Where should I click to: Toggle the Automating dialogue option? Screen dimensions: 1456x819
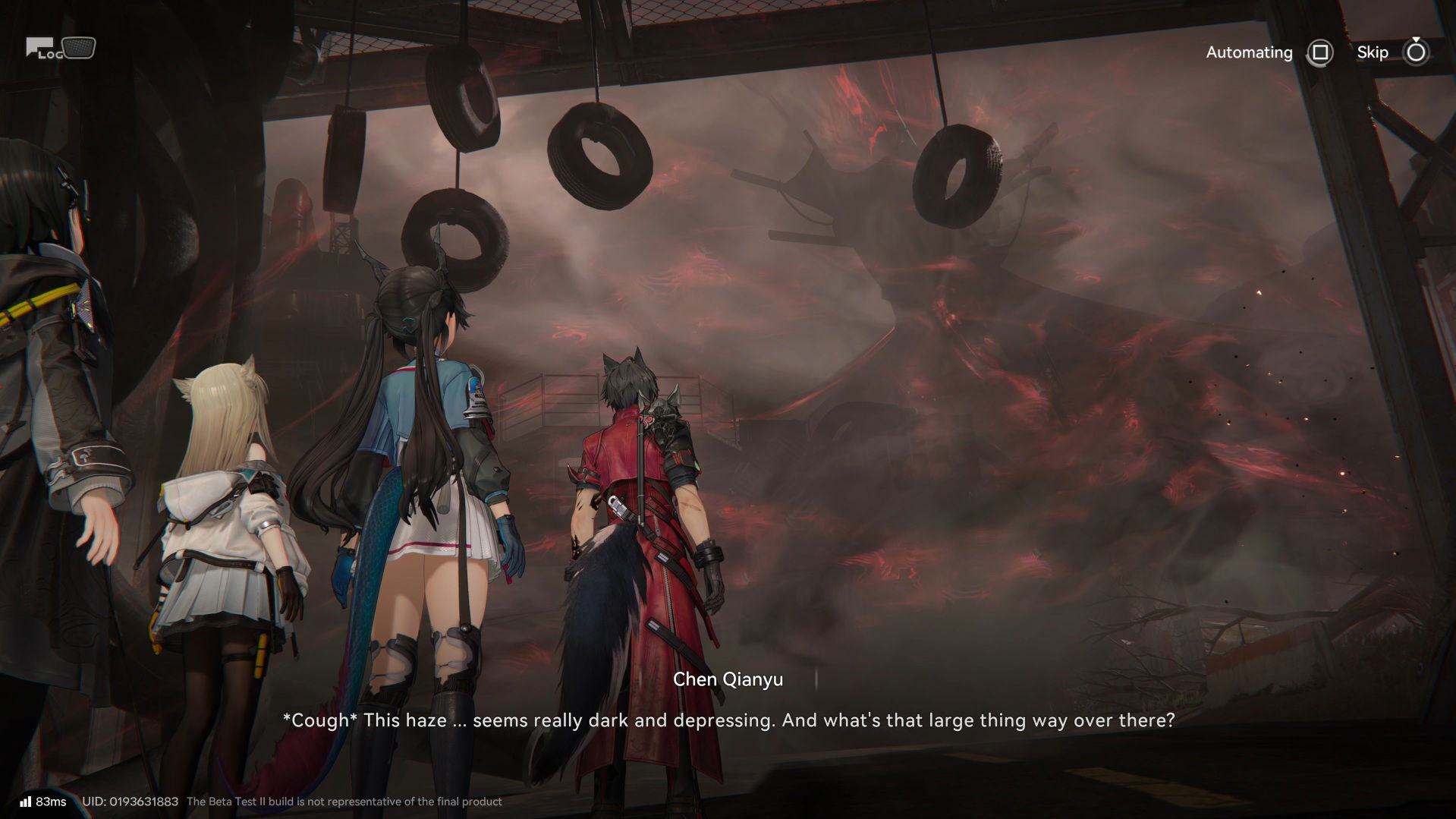click(1319, 52)
